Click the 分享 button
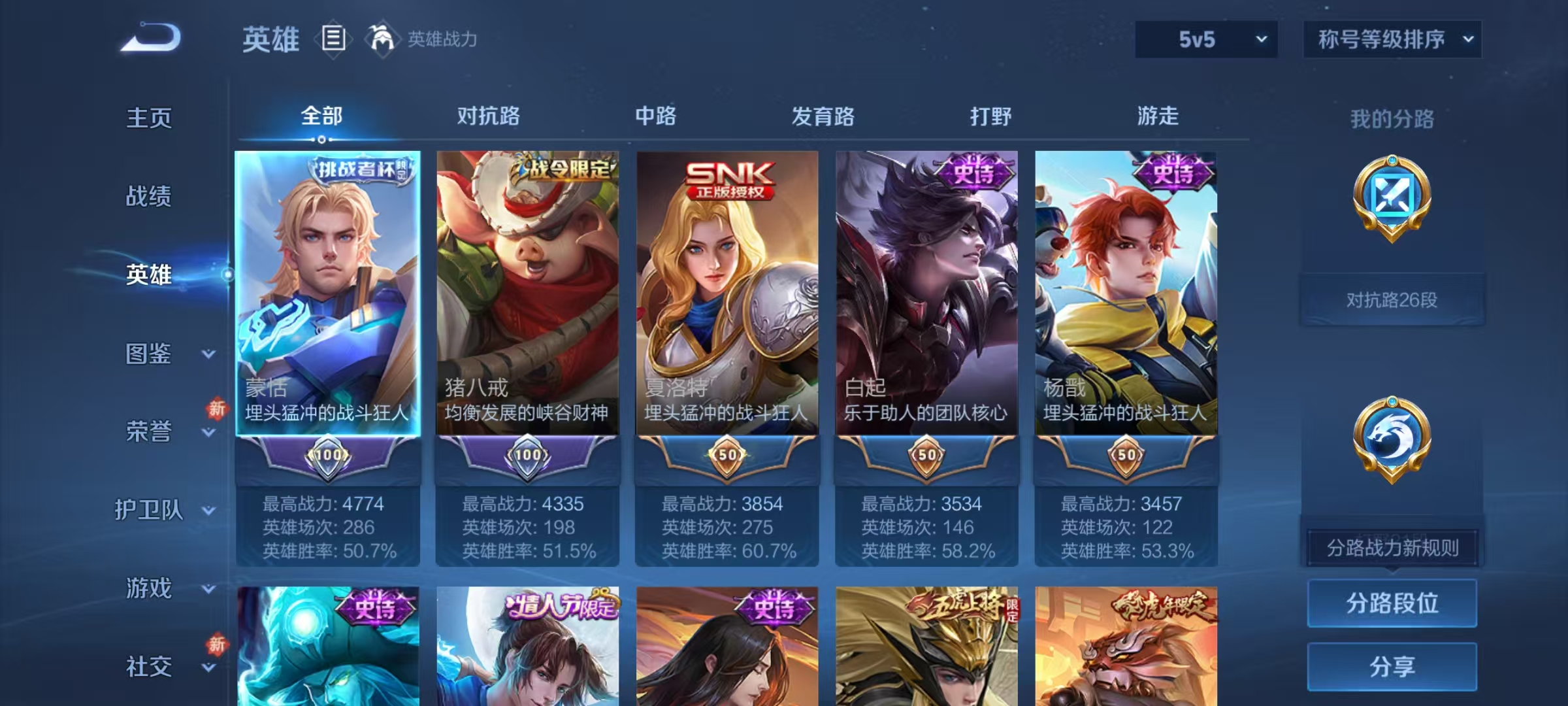Viewport: 1568px width, 706px height. (1393, 665)
